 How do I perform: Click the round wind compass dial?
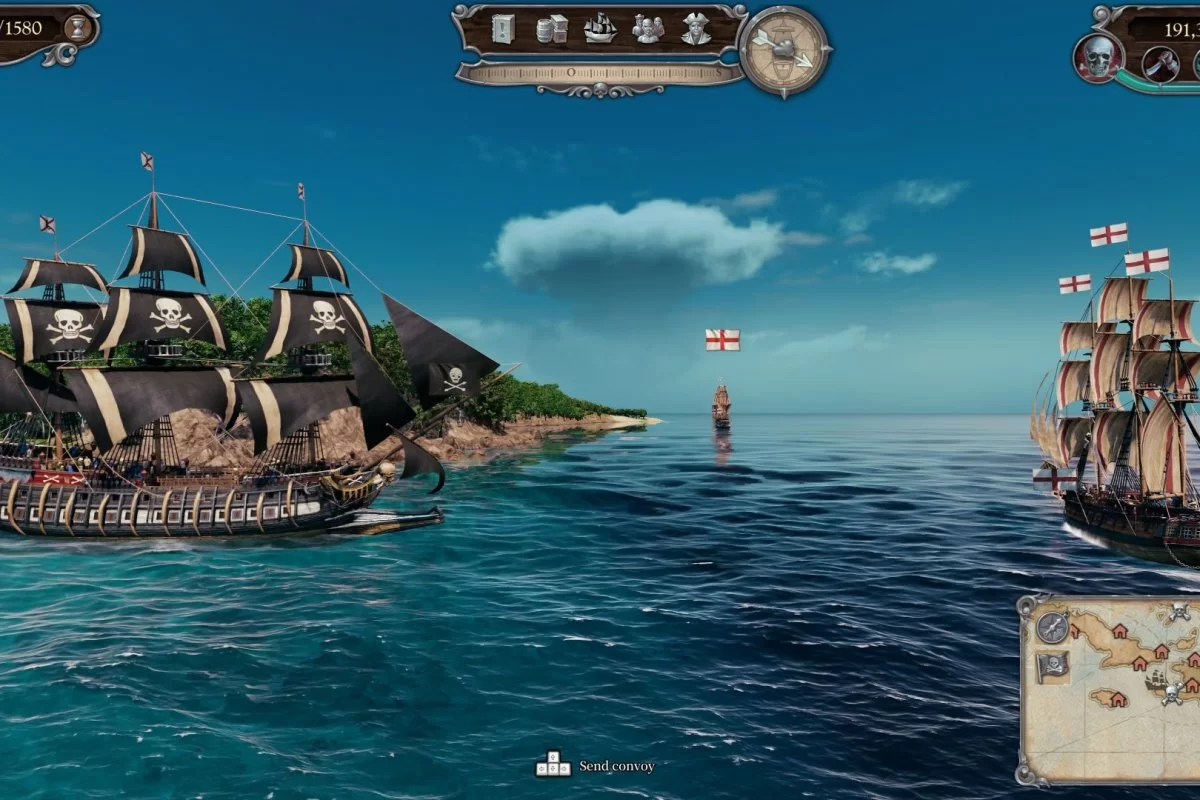[785, 50]
